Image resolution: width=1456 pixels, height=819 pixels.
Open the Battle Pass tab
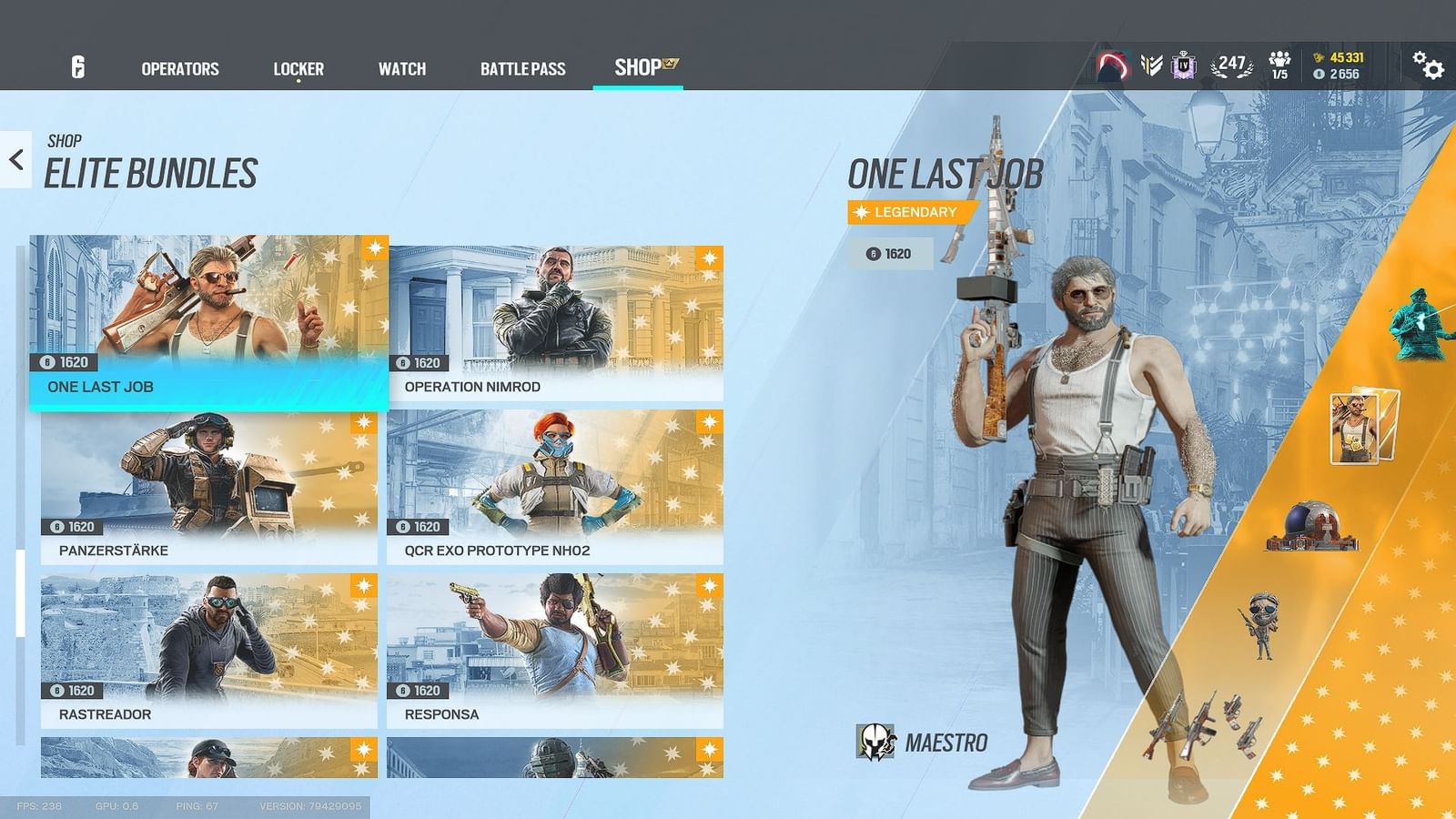pos(523,68)
